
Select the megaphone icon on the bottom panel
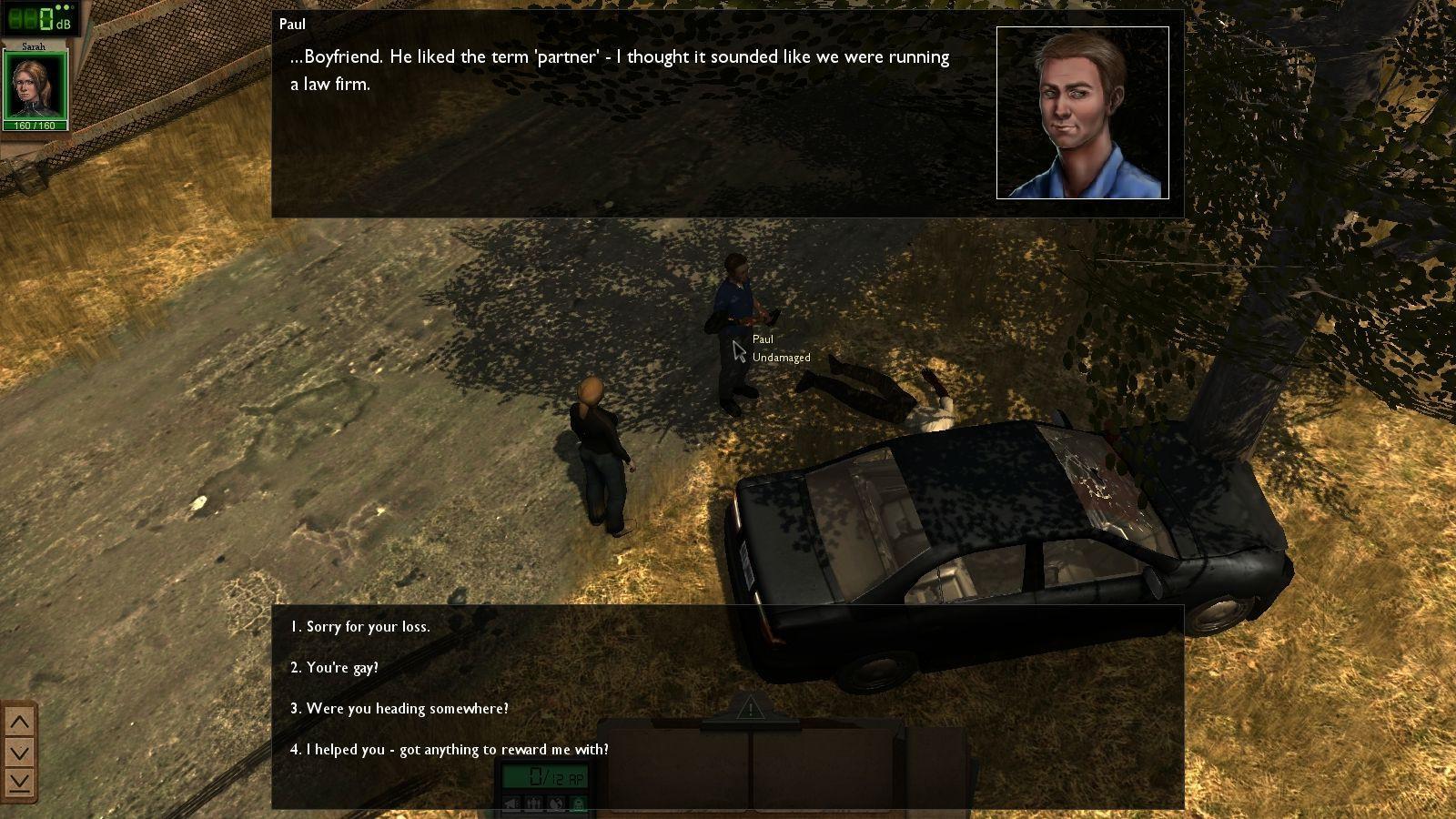point(511,804)
